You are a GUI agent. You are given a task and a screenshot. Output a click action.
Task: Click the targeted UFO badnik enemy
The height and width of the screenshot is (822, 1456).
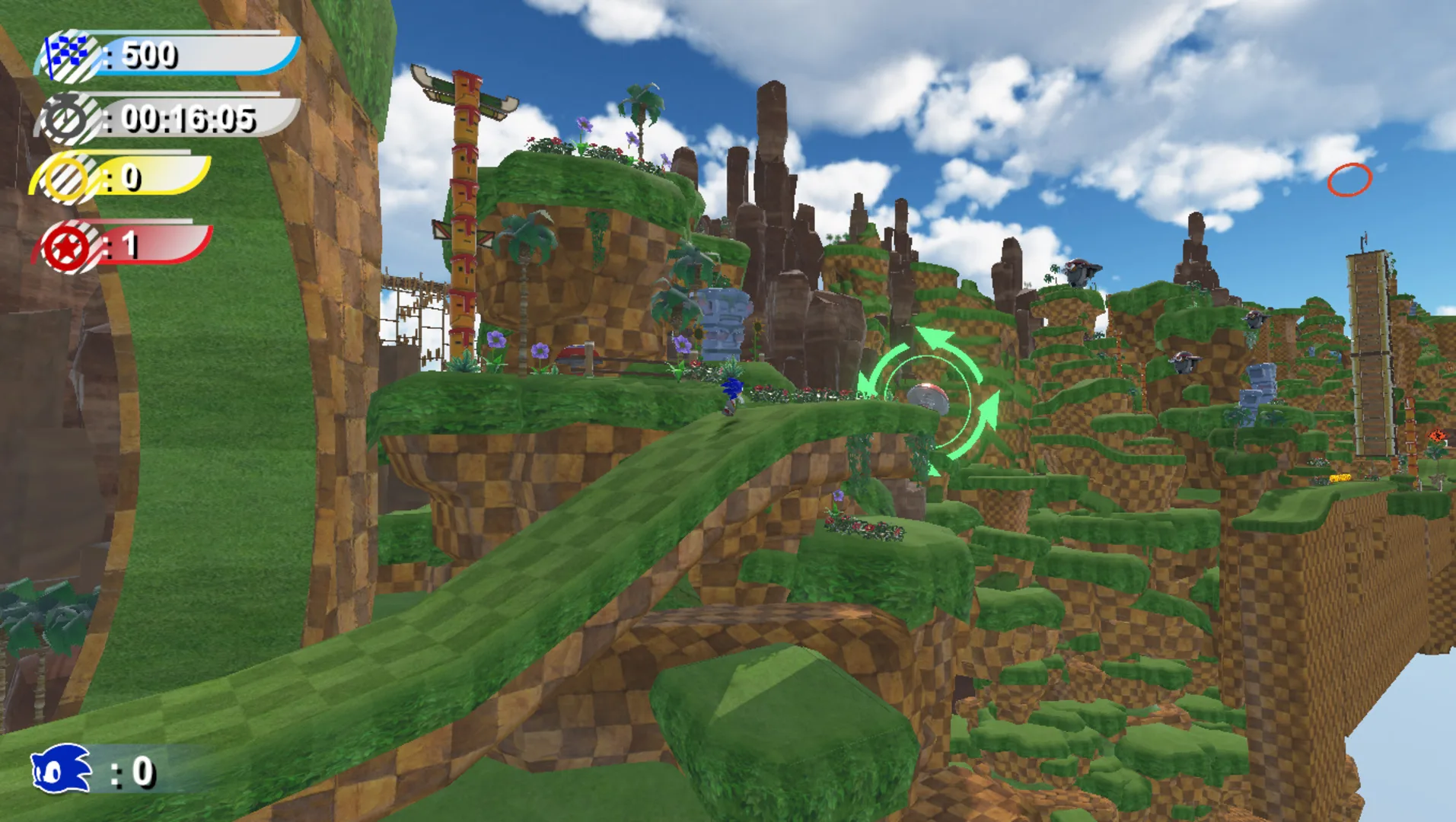tap(927, 399)
